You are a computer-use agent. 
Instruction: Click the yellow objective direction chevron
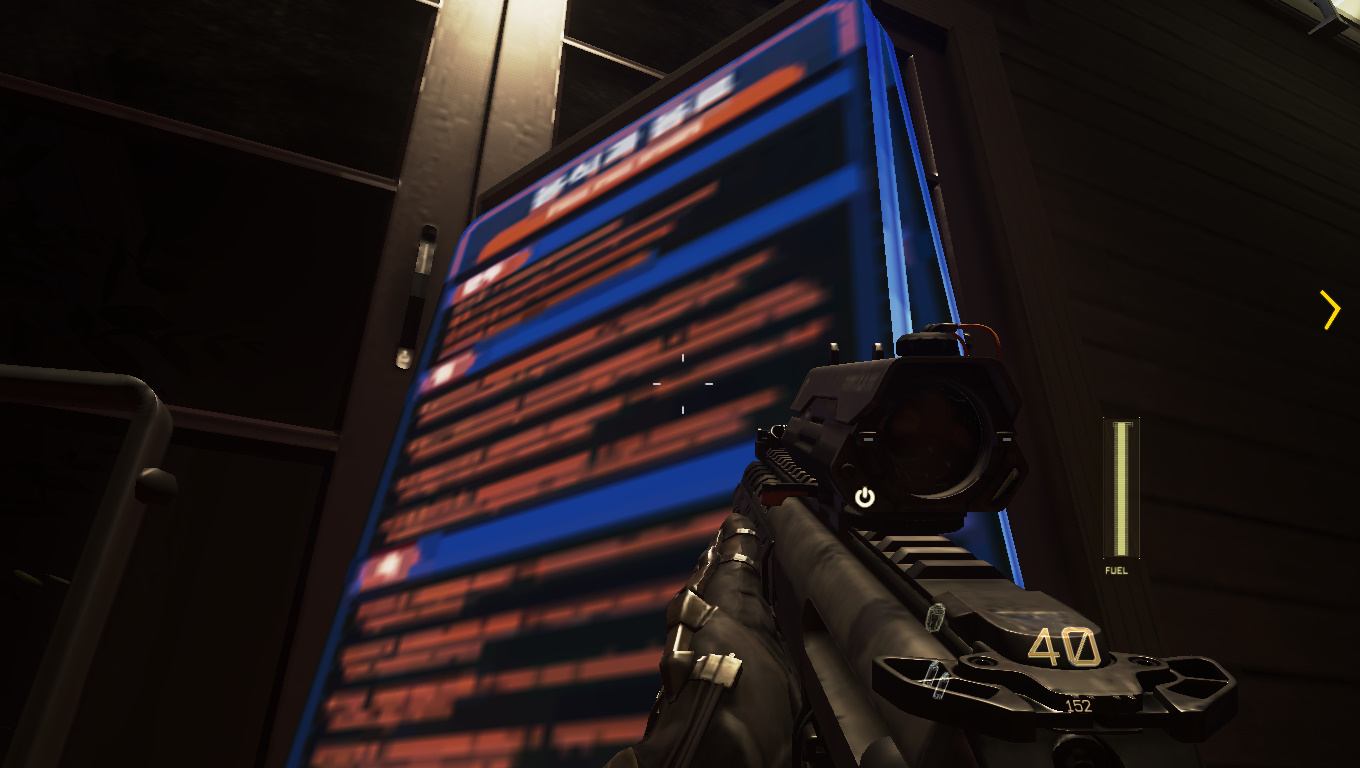[1330, 310]
